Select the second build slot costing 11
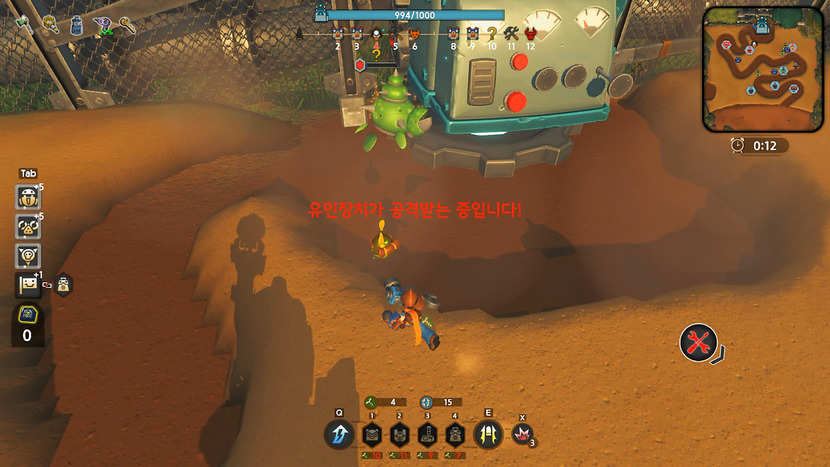Screen dimensions: 830x467 coord(399,434)
